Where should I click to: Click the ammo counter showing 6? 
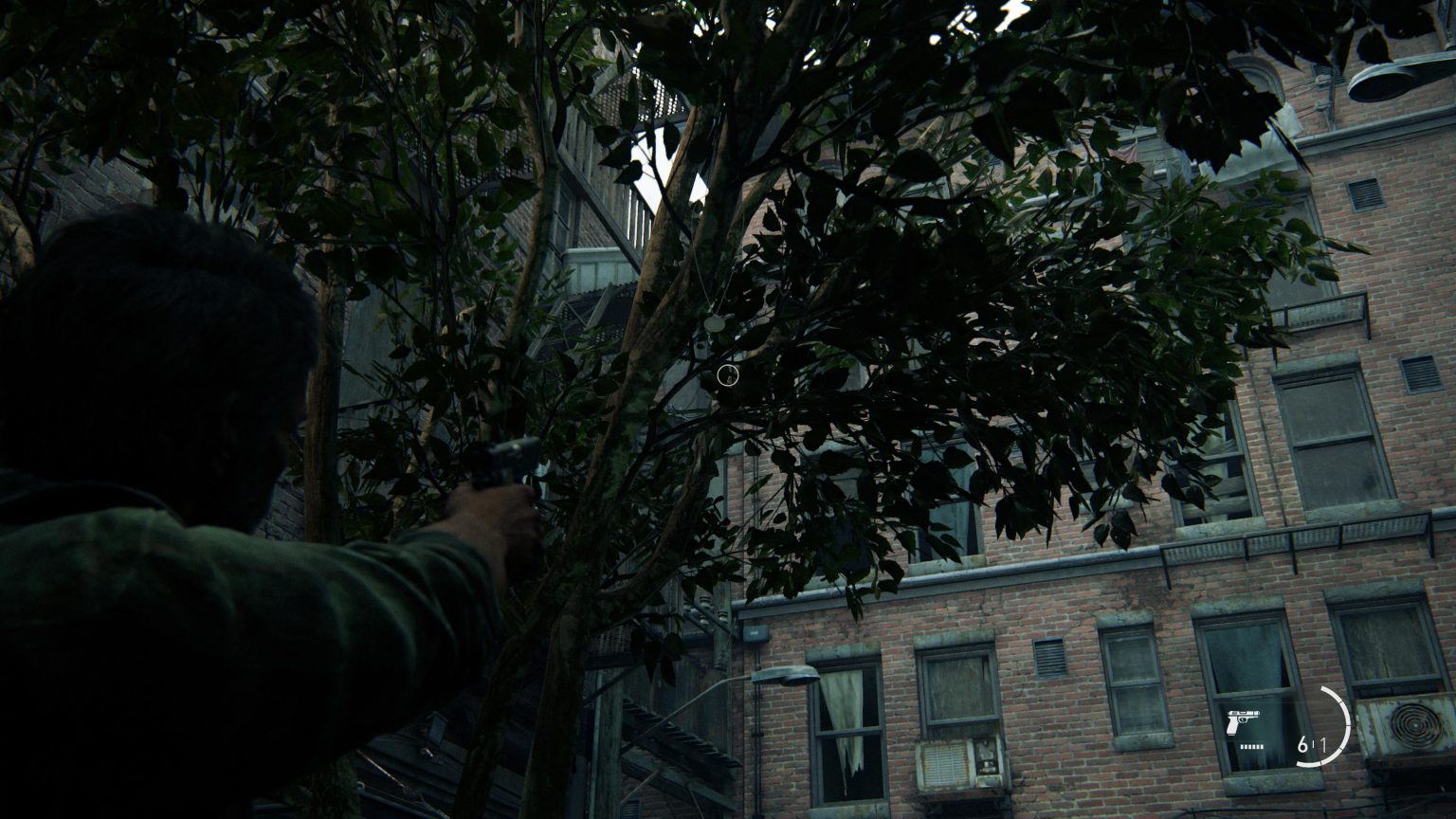click(x=1302, y=745)
